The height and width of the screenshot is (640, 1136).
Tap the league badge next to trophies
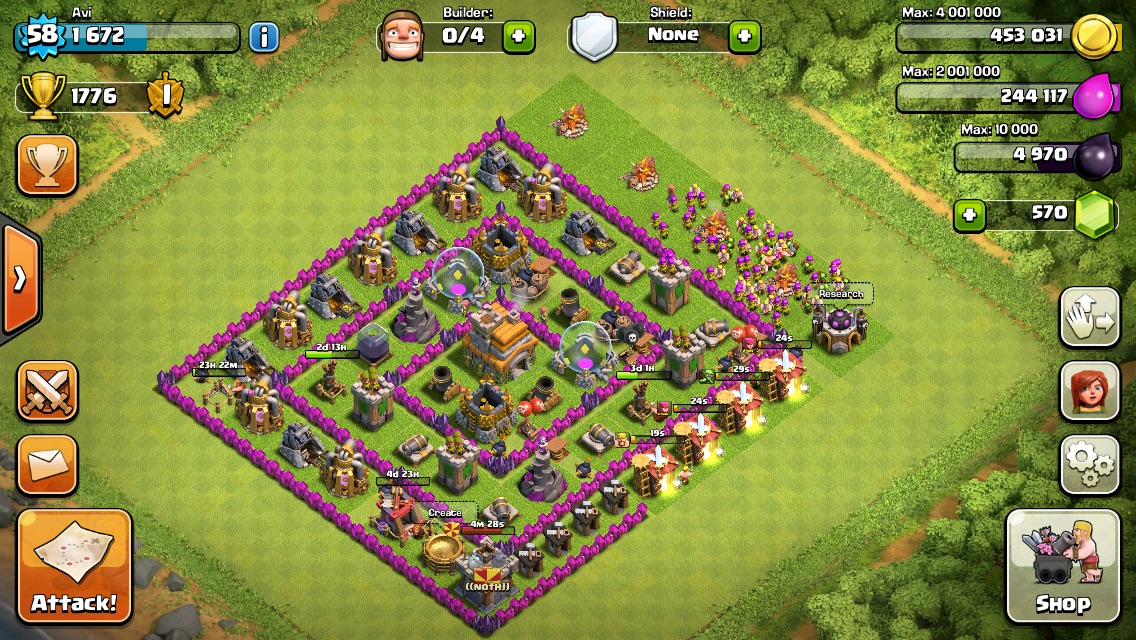tap(164, 96)
